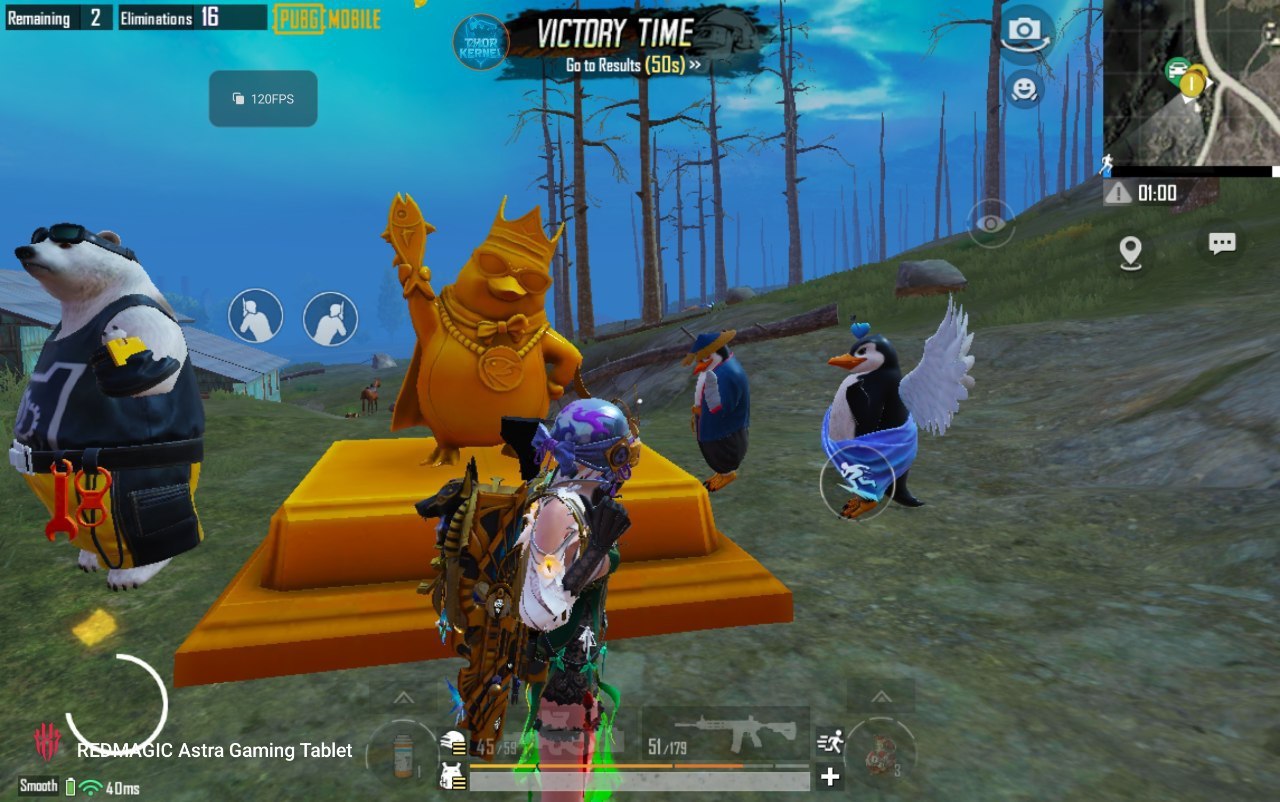Open the emote smiley menu
Viewport: 1280px width, 802px height.
1025,90
